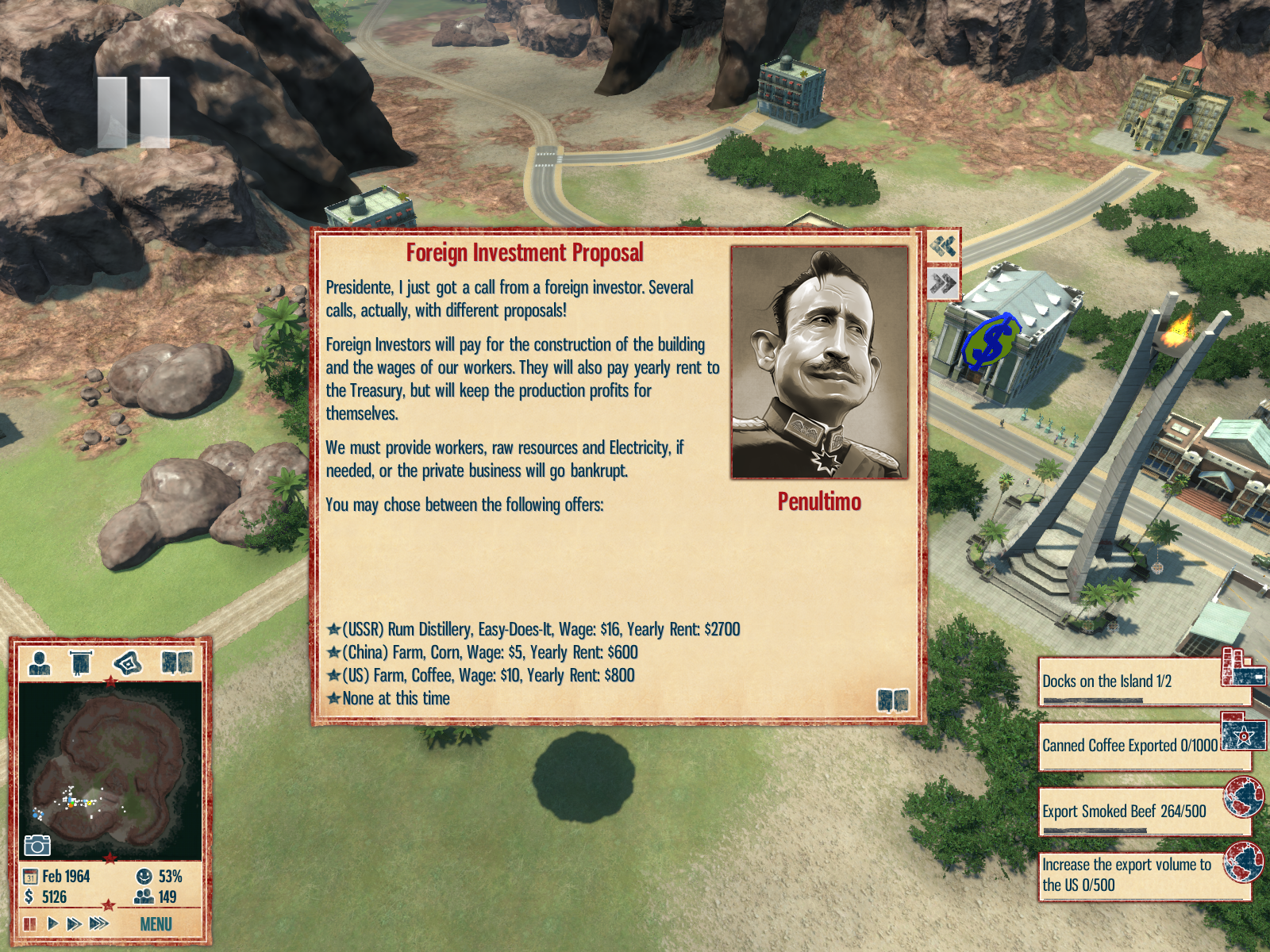1270x952 pixels.
Task: Open the citizen silhouette icon above the minimap
Action: click(x=39, y=662)
